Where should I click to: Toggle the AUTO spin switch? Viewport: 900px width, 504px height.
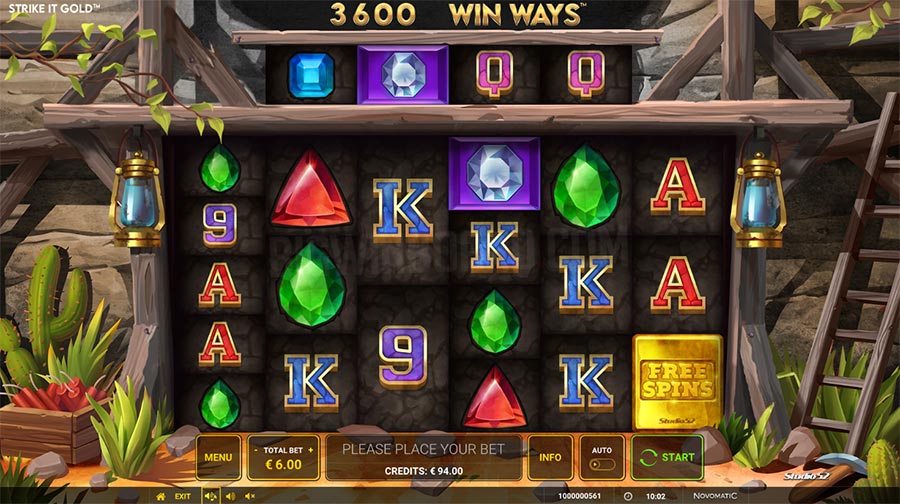(601, 464)
